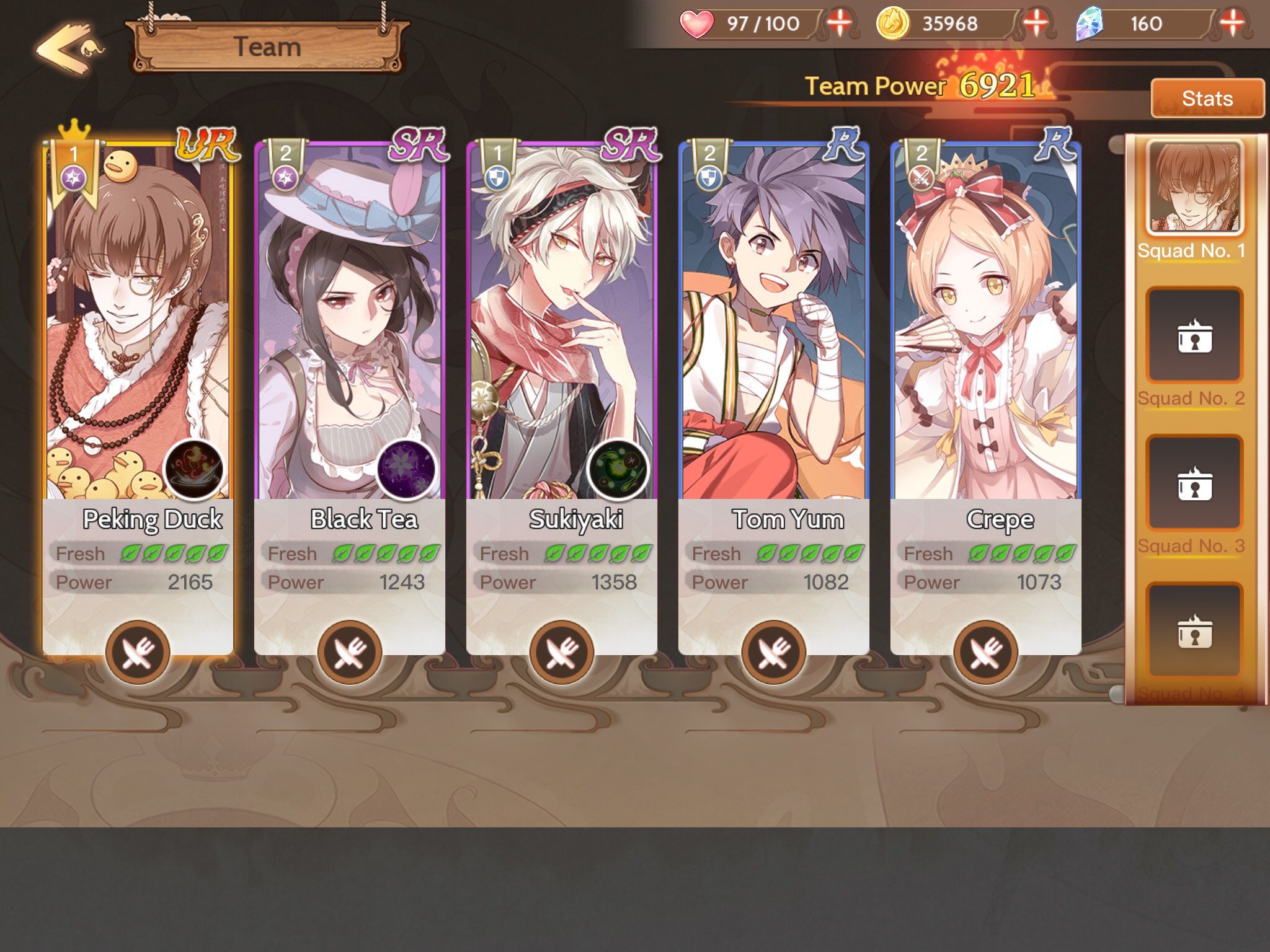Unlock the locked Squad No. 2 slot
This screenshot has width=1270, height=952.
pos(1194,336)
